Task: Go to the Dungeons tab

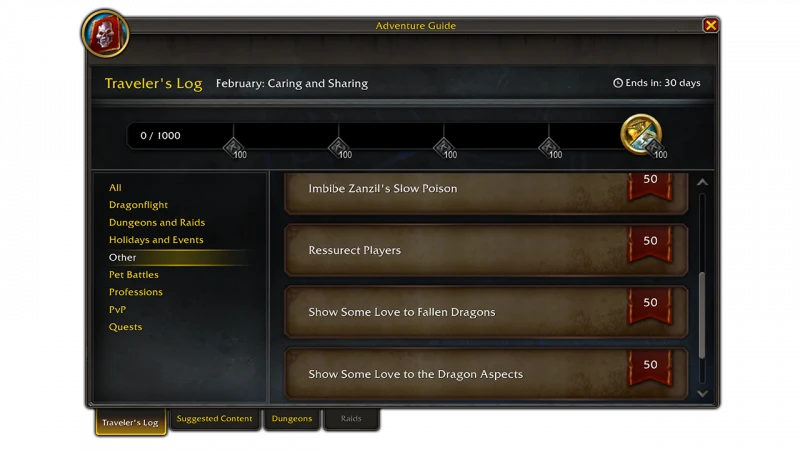Action: pyautogui.click(x=292, y=419)
